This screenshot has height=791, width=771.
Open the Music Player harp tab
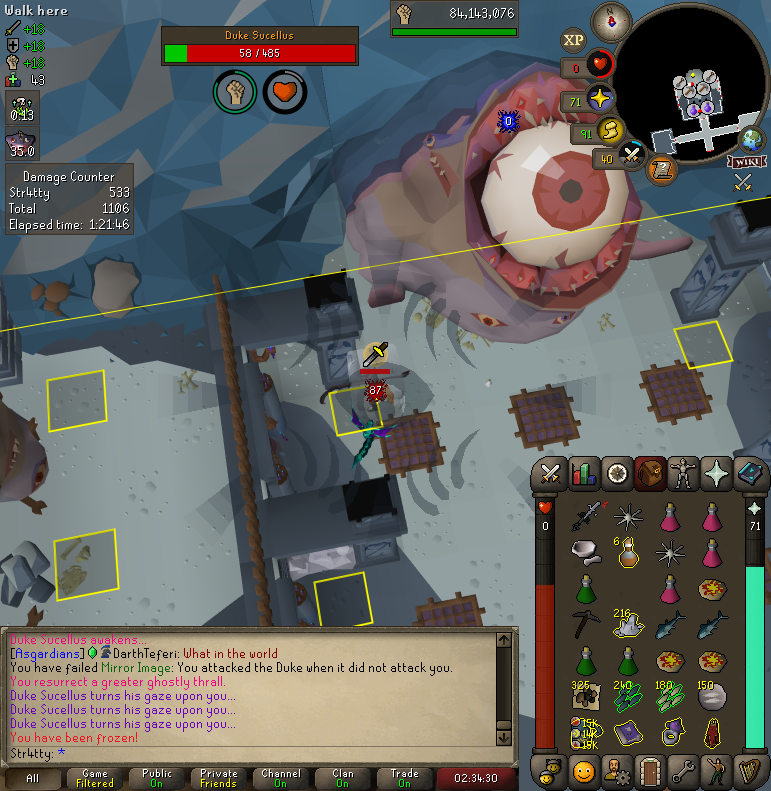pos(750,771)
